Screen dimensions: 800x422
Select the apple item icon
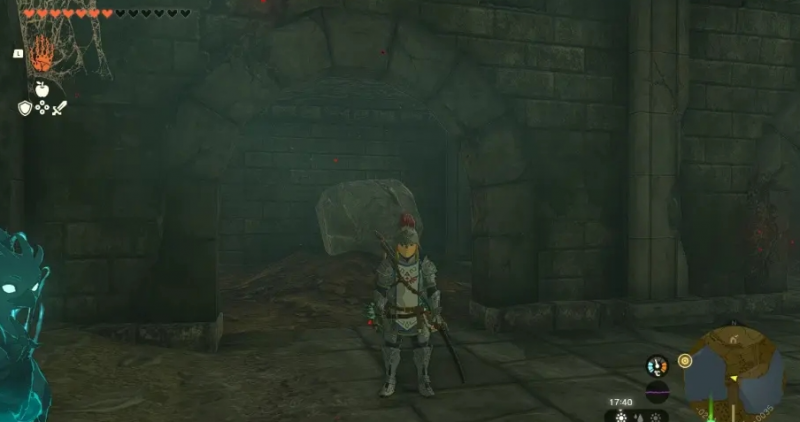(x=42, y=89)
